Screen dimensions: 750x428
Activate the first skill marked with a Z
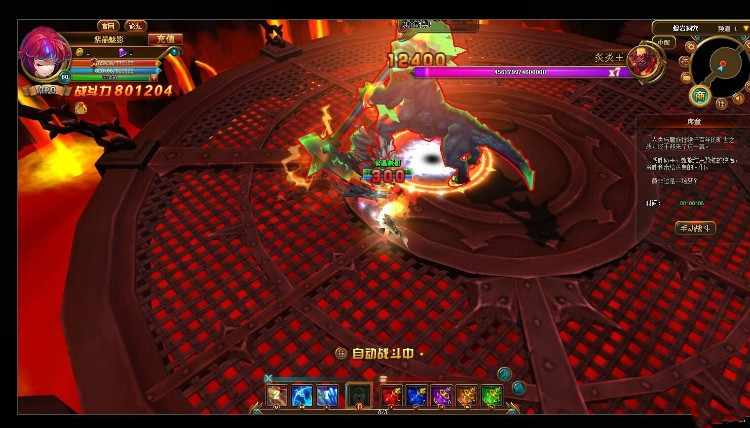(277, 396)
